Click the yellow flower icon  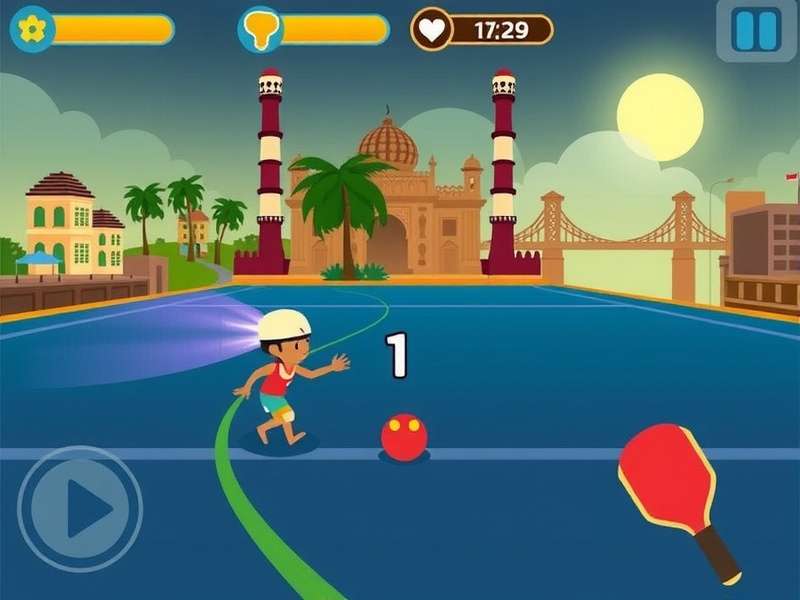click(33, 29)
